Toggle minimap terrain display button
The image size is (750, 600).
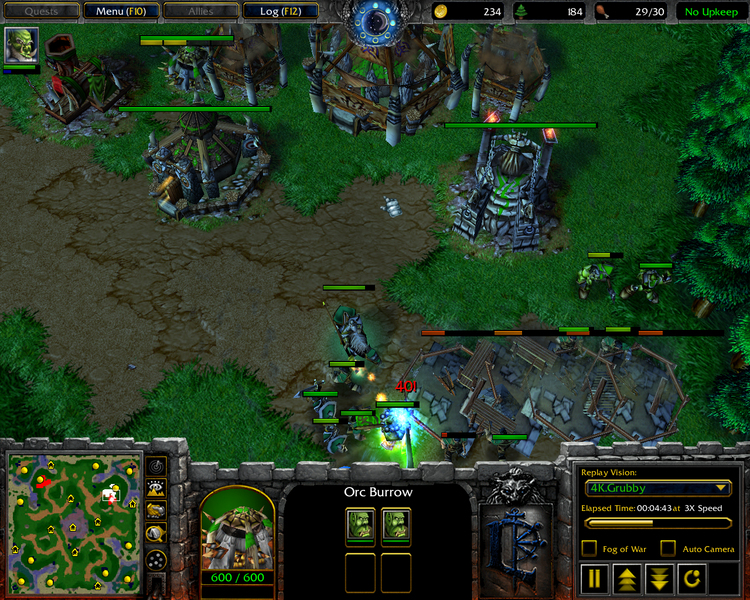(x=156, y=488)
